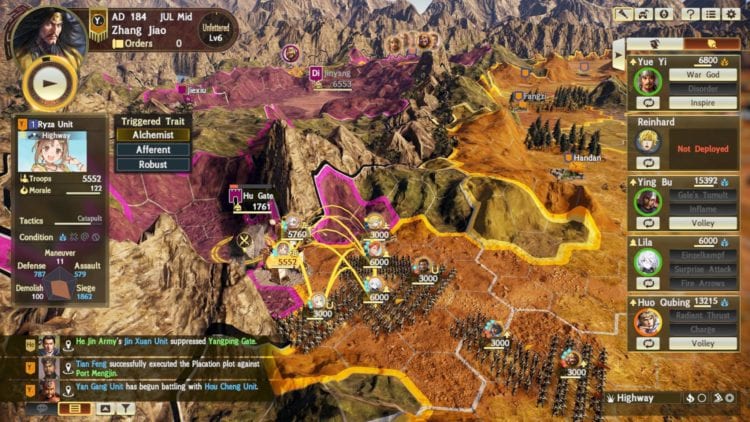Collapse the officer panel with the arrow tab
The width and height of the screenshot is (750, 422).
tap(619, 53)
